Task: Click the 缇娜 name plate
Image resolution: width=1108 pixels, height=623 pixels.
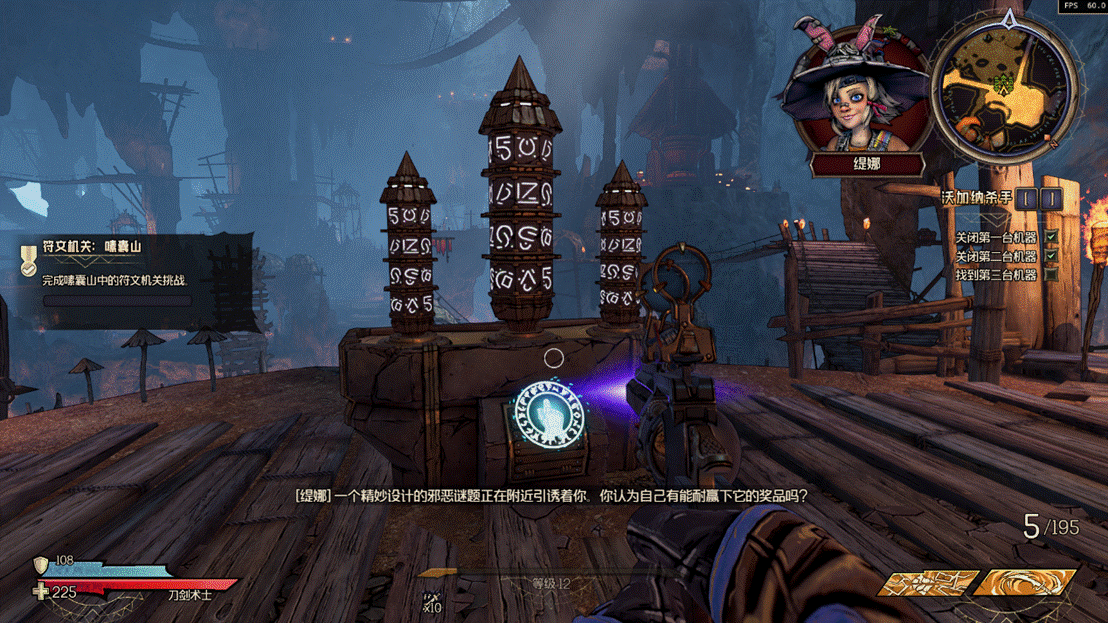Action: tap(866, 164)
